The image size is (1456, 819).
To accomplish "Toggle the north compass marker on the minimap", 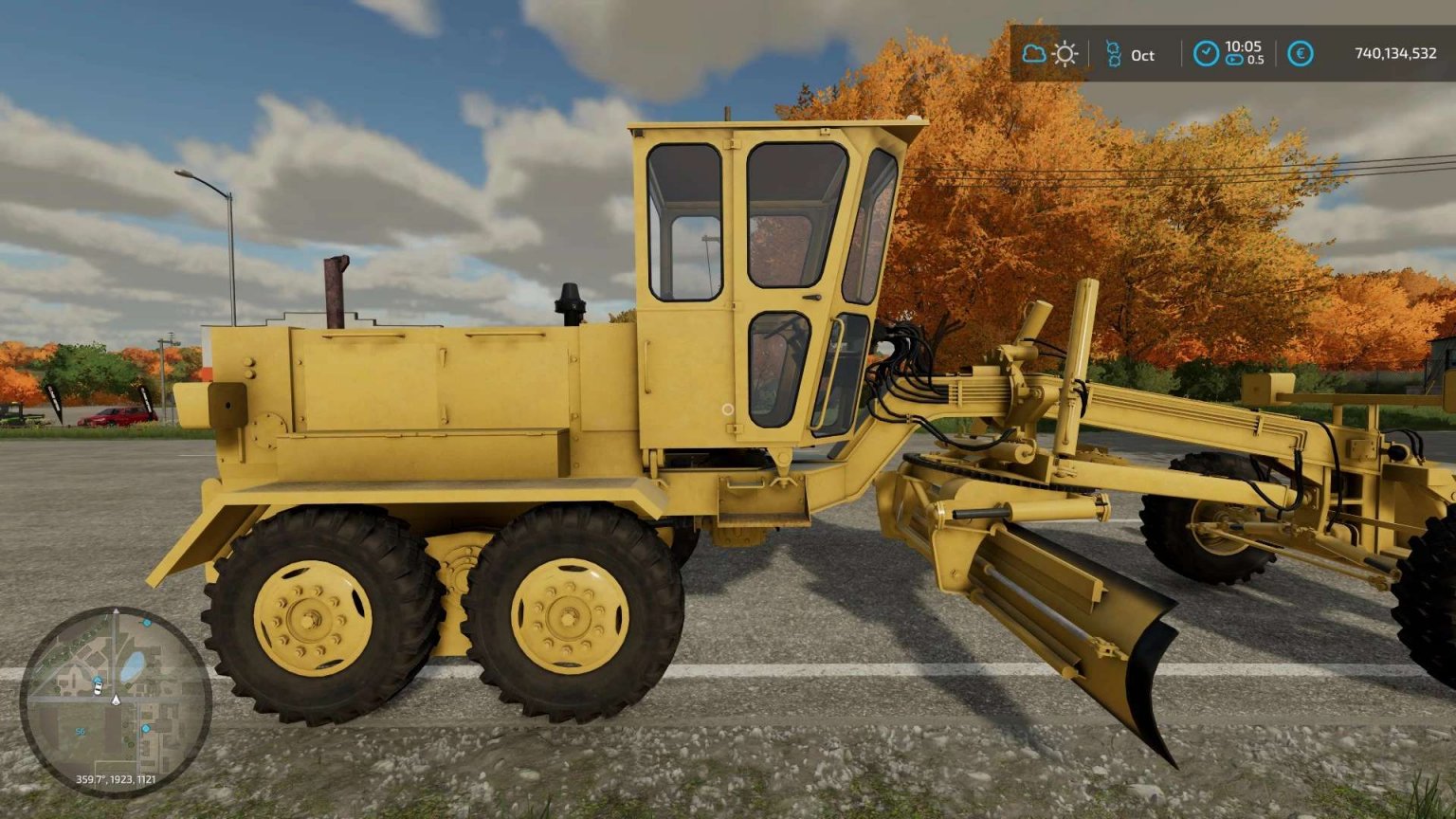I will coord(116,610).
